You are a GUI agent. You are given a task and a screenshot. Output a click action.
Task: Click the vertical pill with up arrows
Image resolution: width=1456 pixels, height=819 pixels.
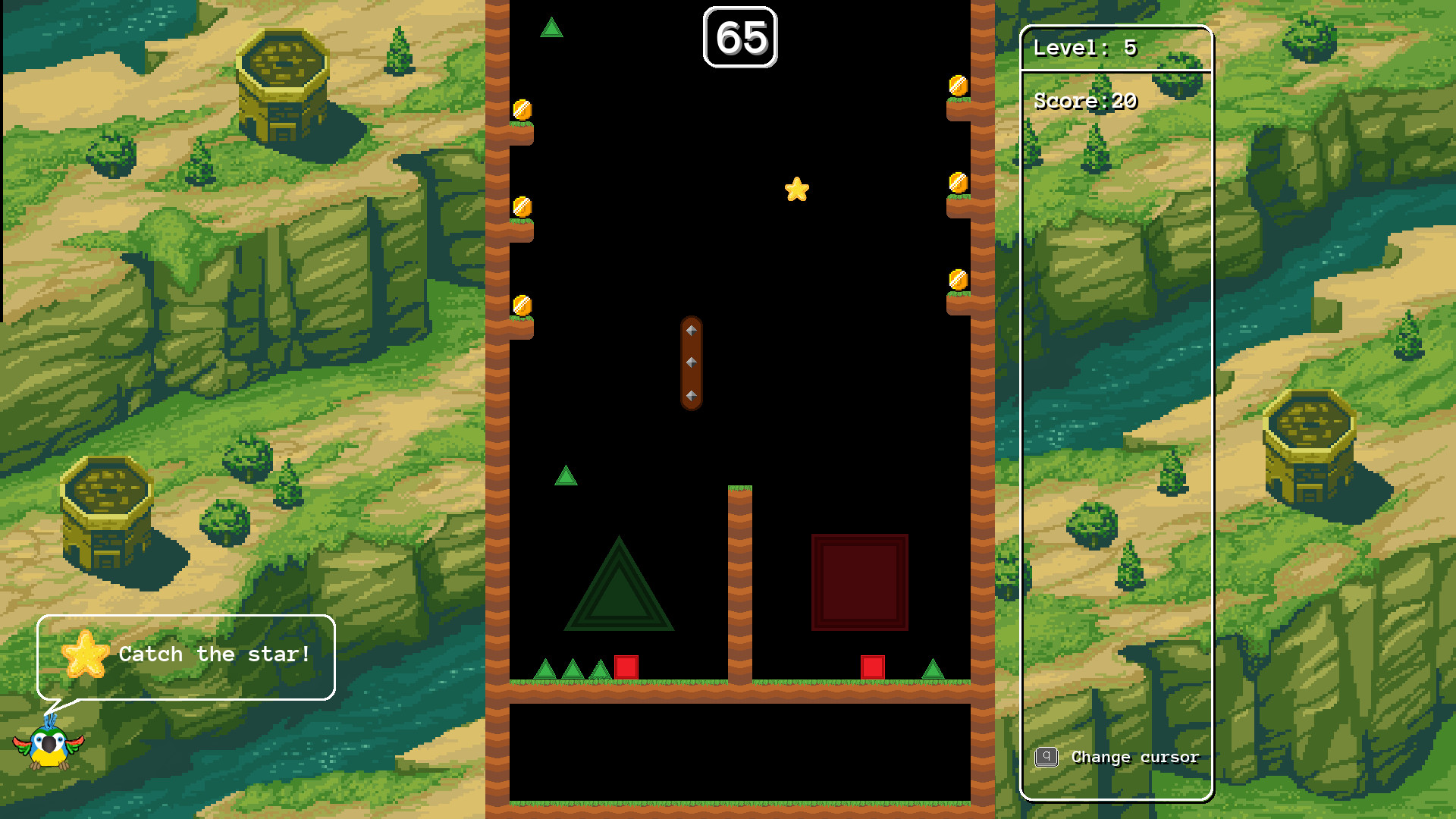pyautogui.click(x=692, y=362)
